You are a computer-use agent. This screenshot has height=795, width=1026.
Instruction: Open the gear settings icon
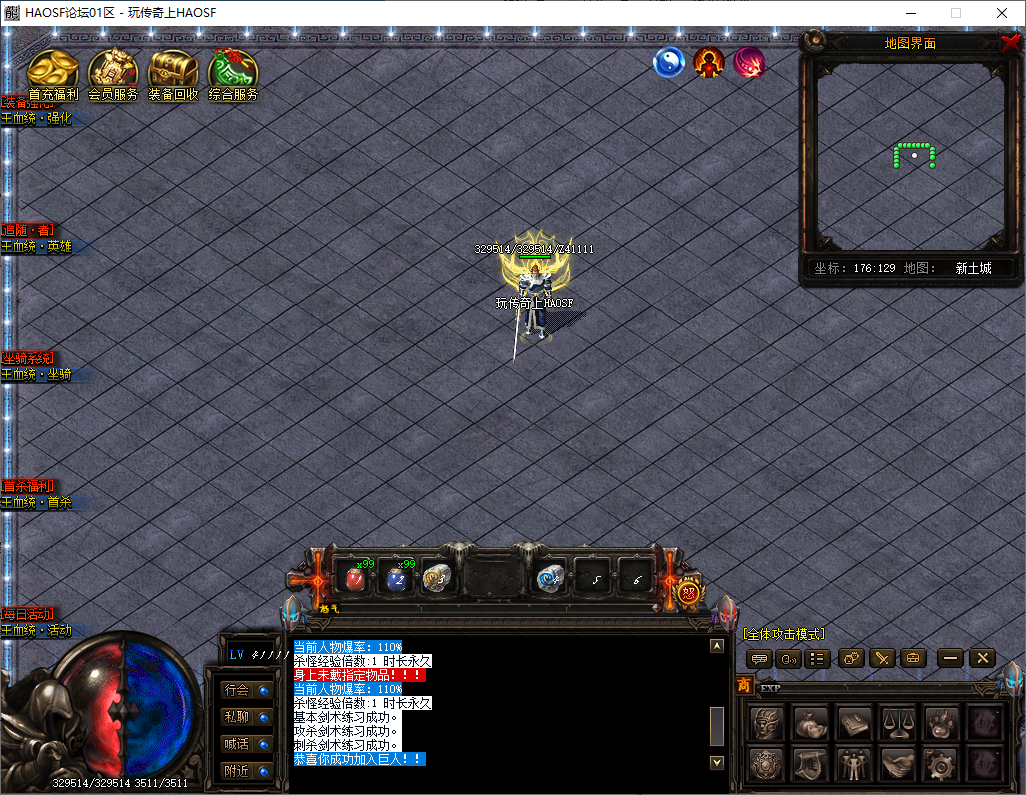click(x=941, y=765)
